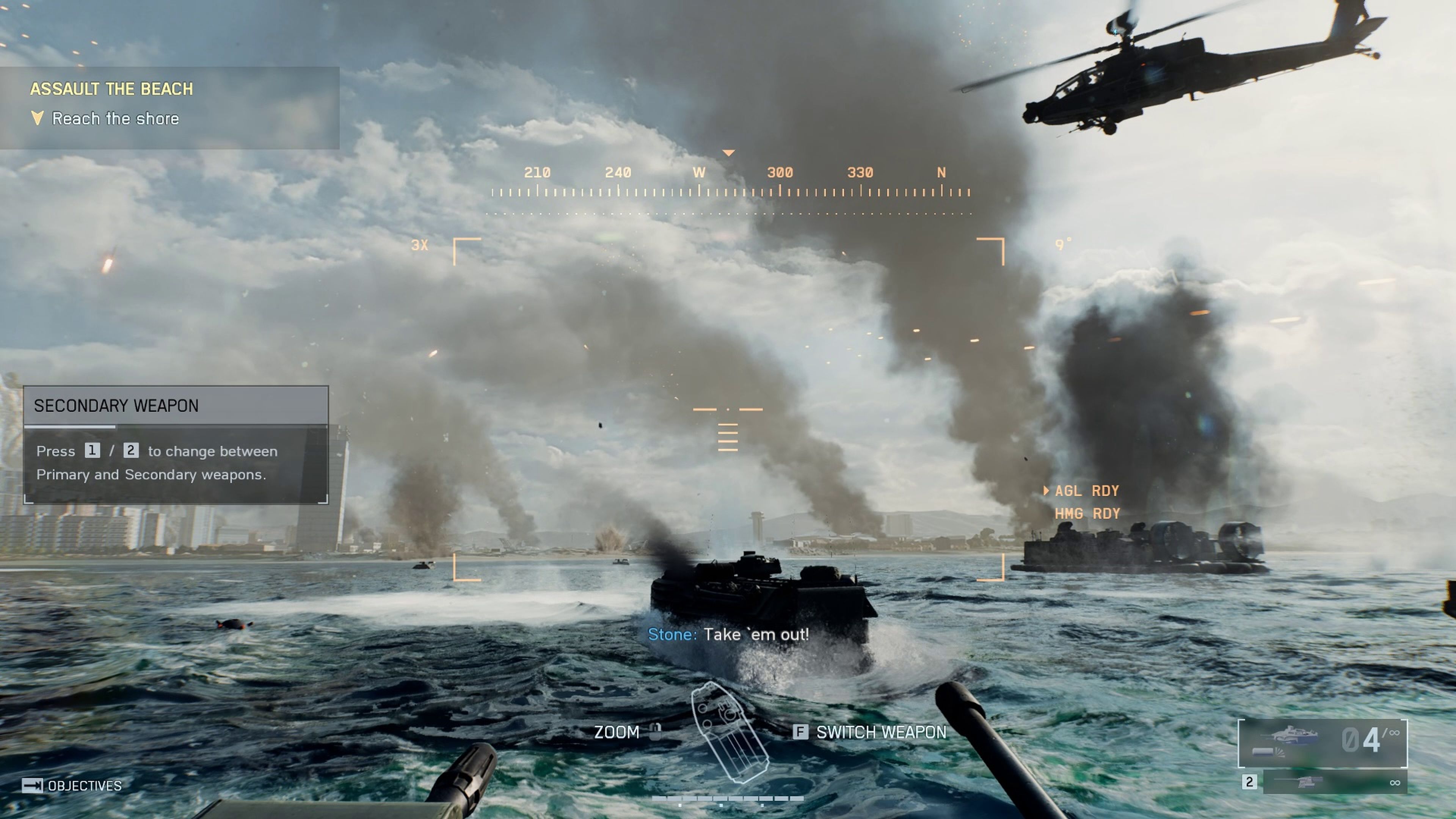Click the OBJECTIVES button
This screenshot has width=1456, height=819.
tap(85, 785)
